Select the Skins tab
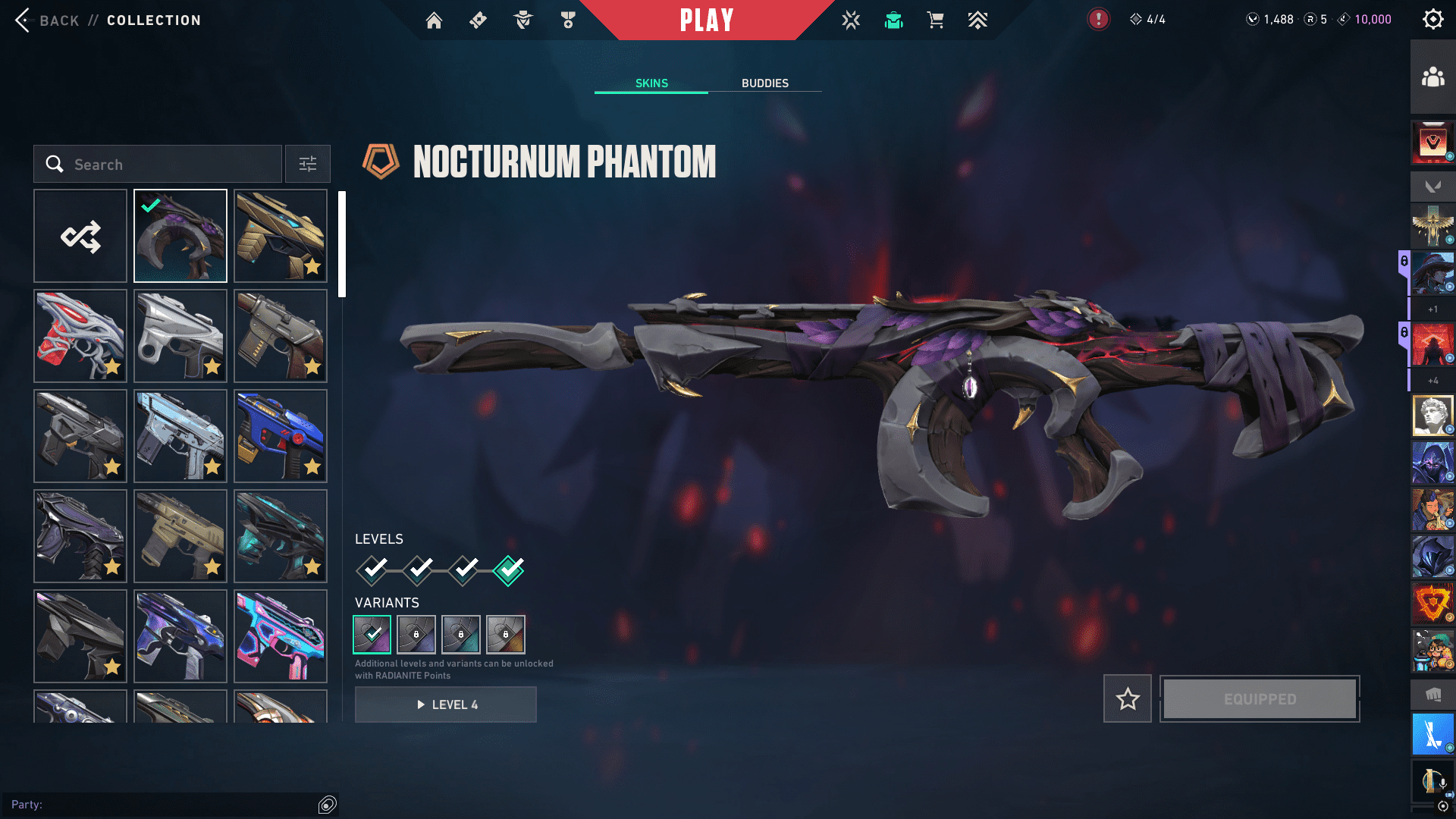This screenshot has width=1456, height=819. pyautogui.click(x=651, y=83)
